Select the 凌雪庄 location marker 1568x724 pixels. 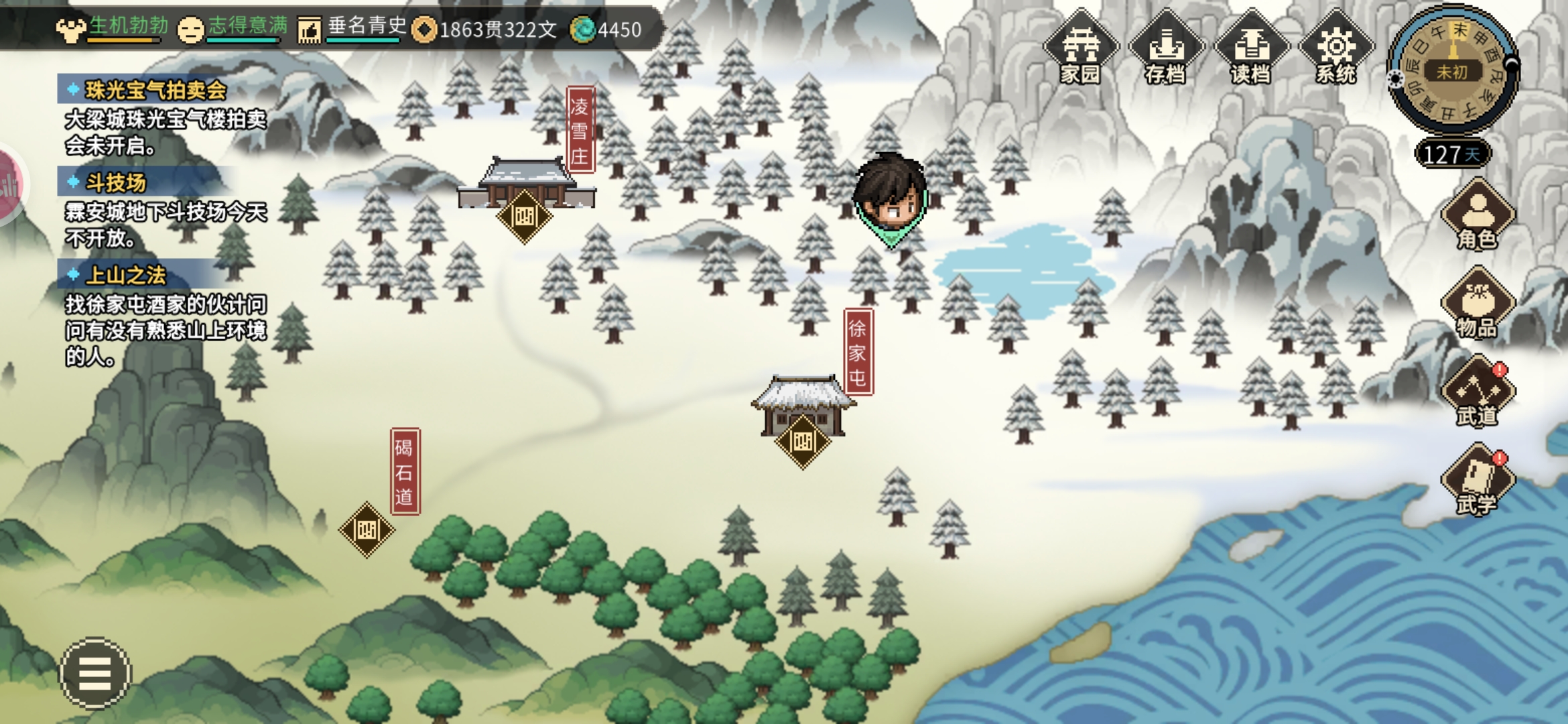524,216
